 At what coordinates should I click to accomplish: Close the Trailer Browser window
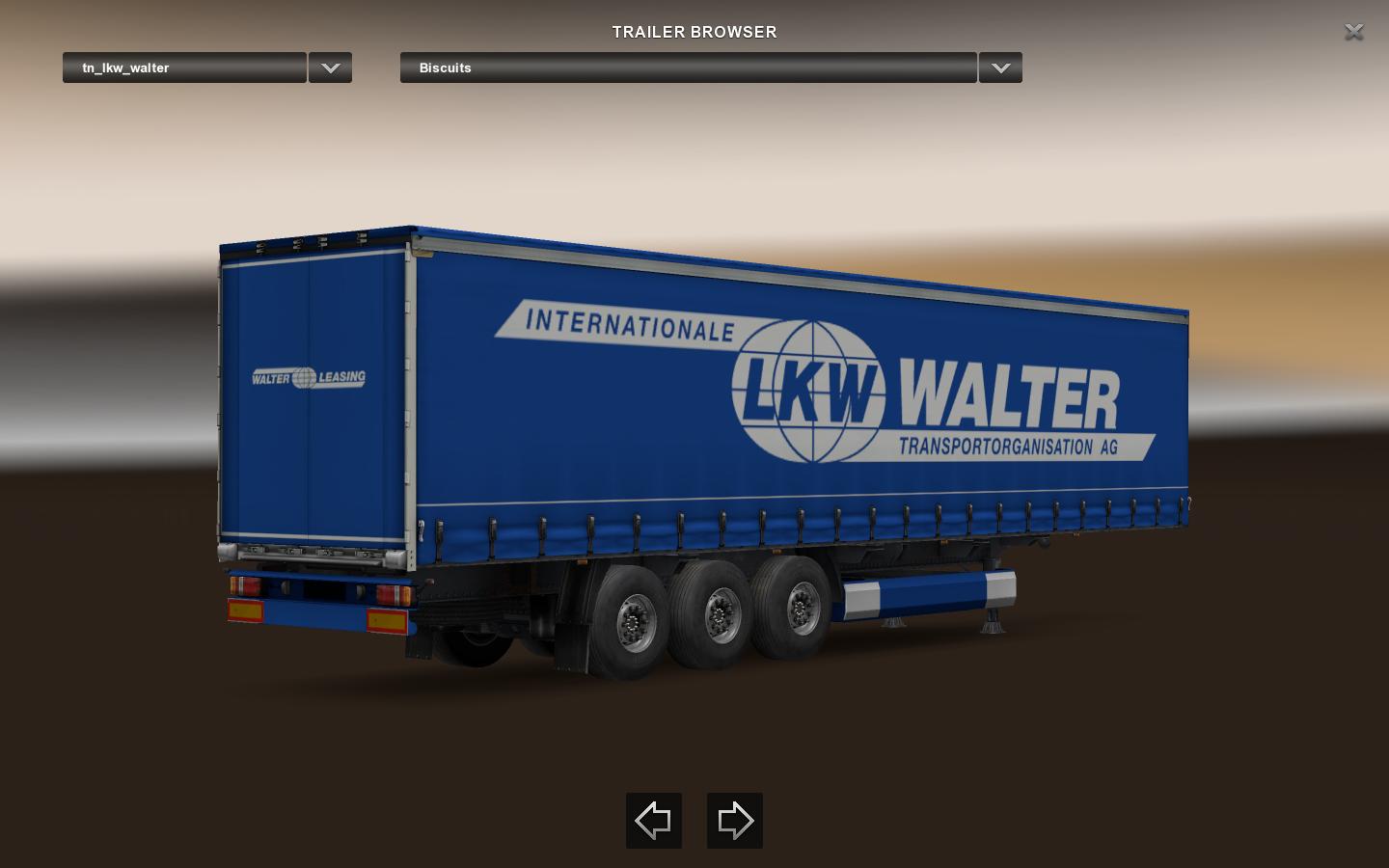pyautogui.click(x=1353, y=32)
